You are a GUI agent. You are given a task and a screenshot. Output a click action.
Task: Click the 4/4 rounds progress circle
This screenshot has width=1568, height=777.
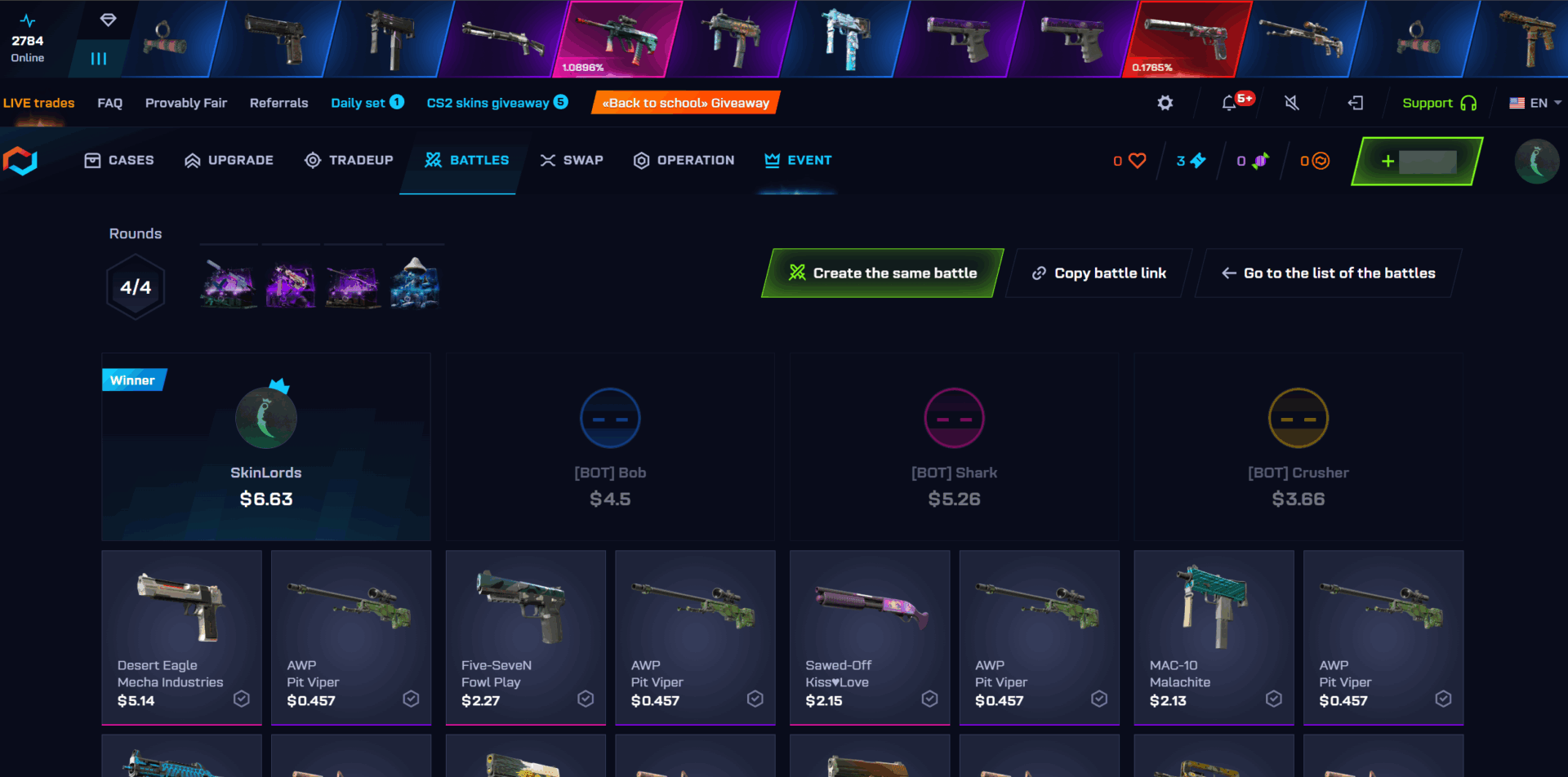click(136, 286)
